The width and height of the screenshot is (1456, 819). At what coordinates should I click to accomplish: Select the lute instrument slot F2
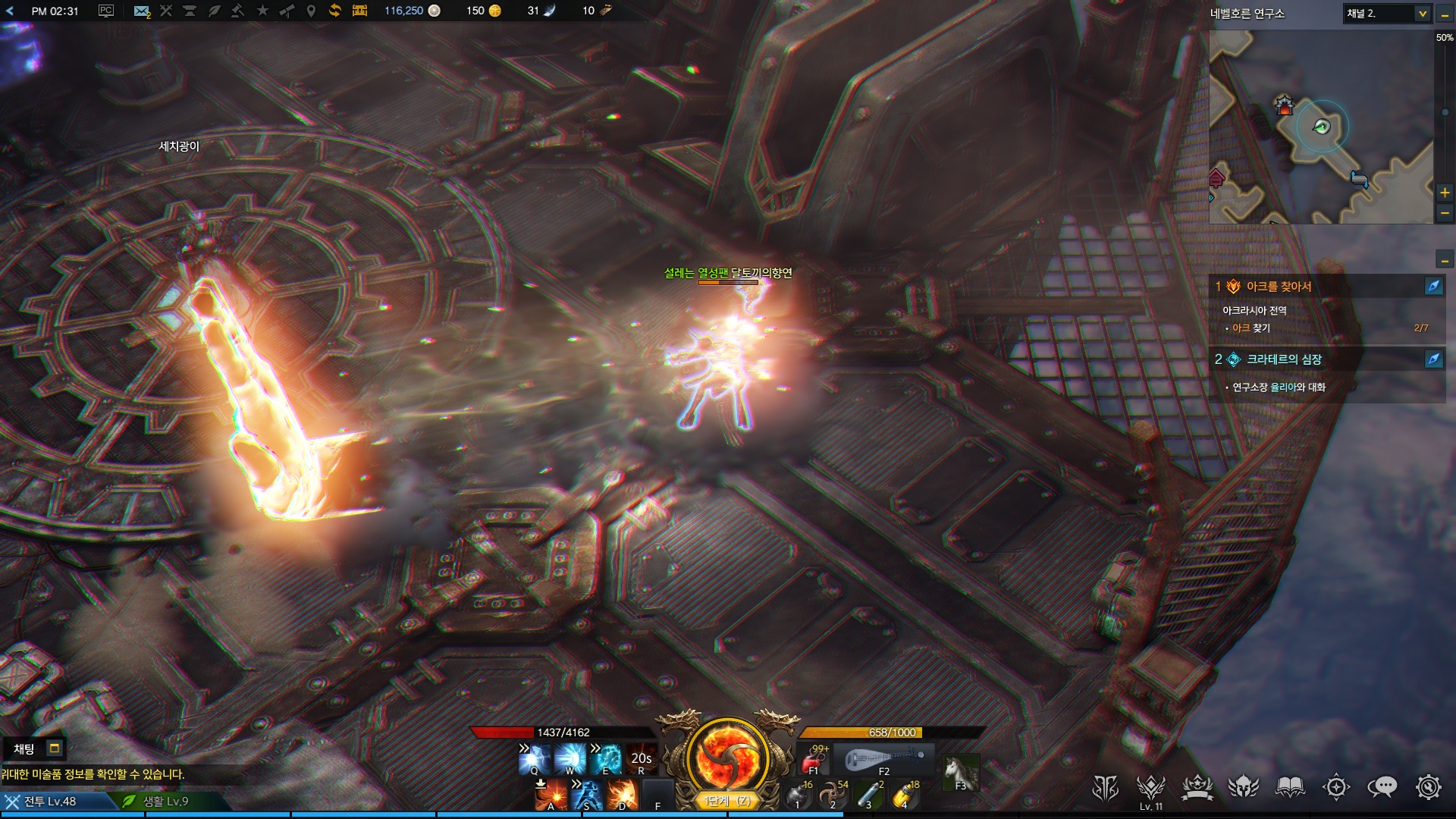[x=883, y=759]
